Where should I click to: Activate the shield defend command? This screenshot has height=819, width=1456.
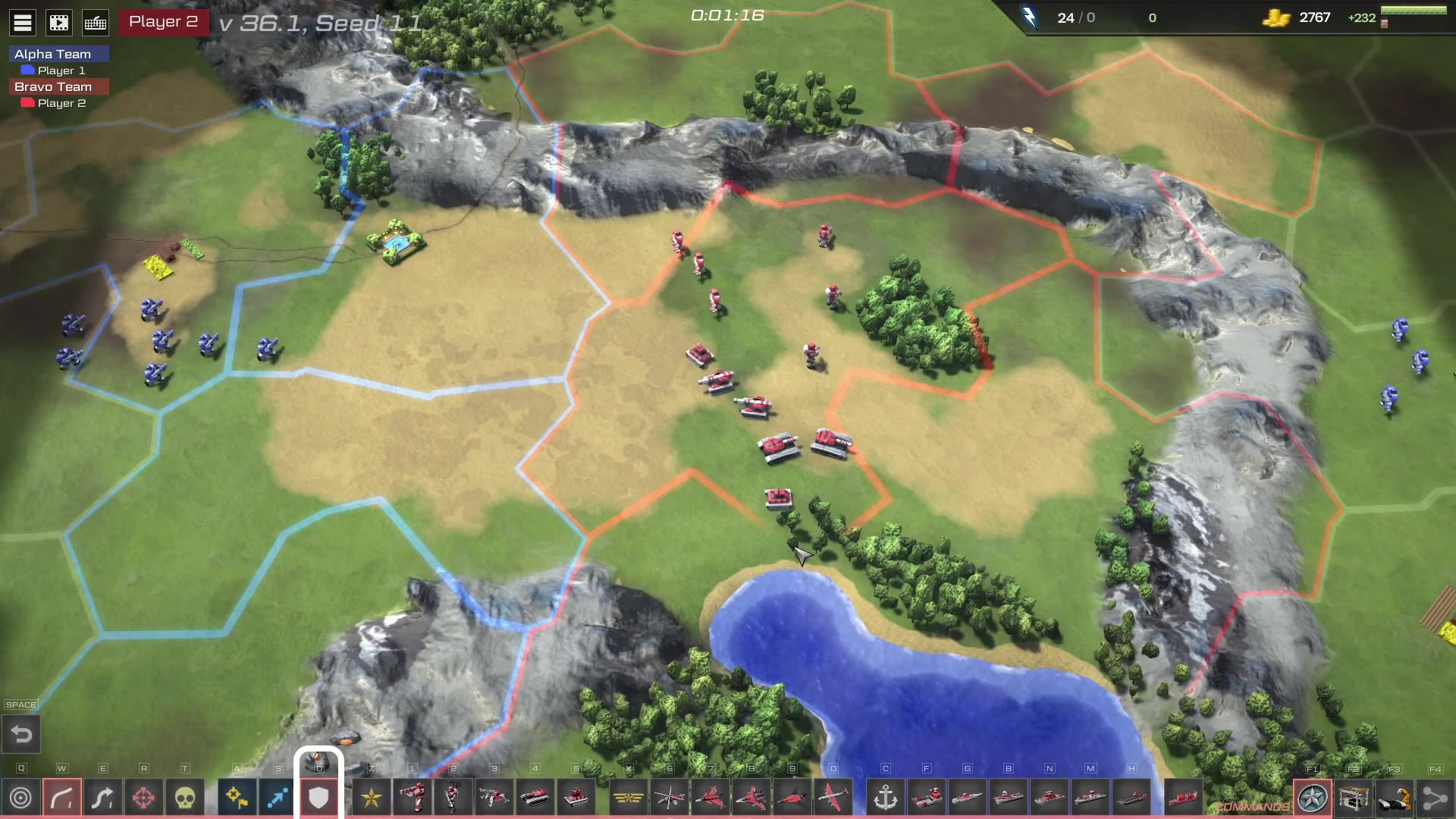[318, 798]
